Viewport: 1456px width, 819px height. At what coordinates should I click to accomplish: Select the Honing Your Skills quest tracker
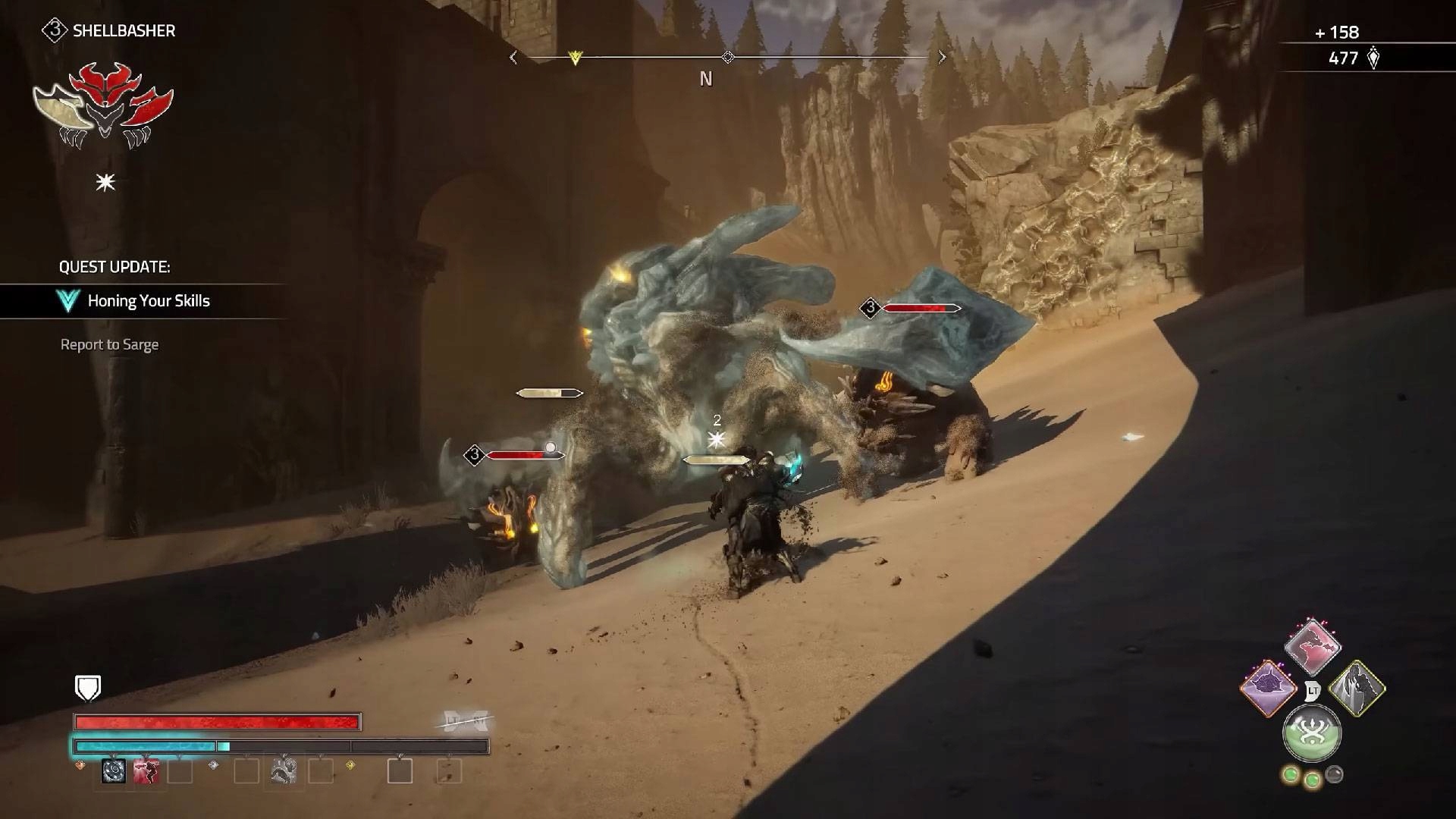[148, 301]
